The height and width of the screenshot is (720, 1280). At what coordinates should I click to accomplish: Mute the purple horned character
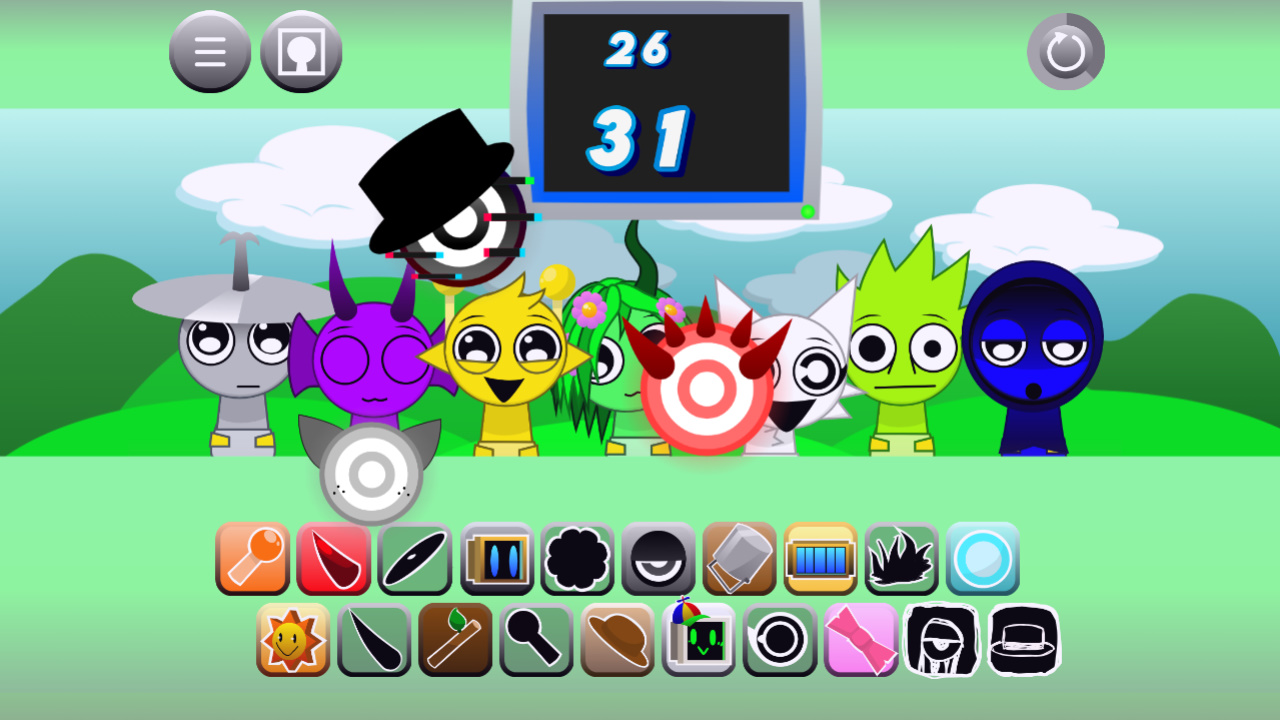[x=370, y=370]
